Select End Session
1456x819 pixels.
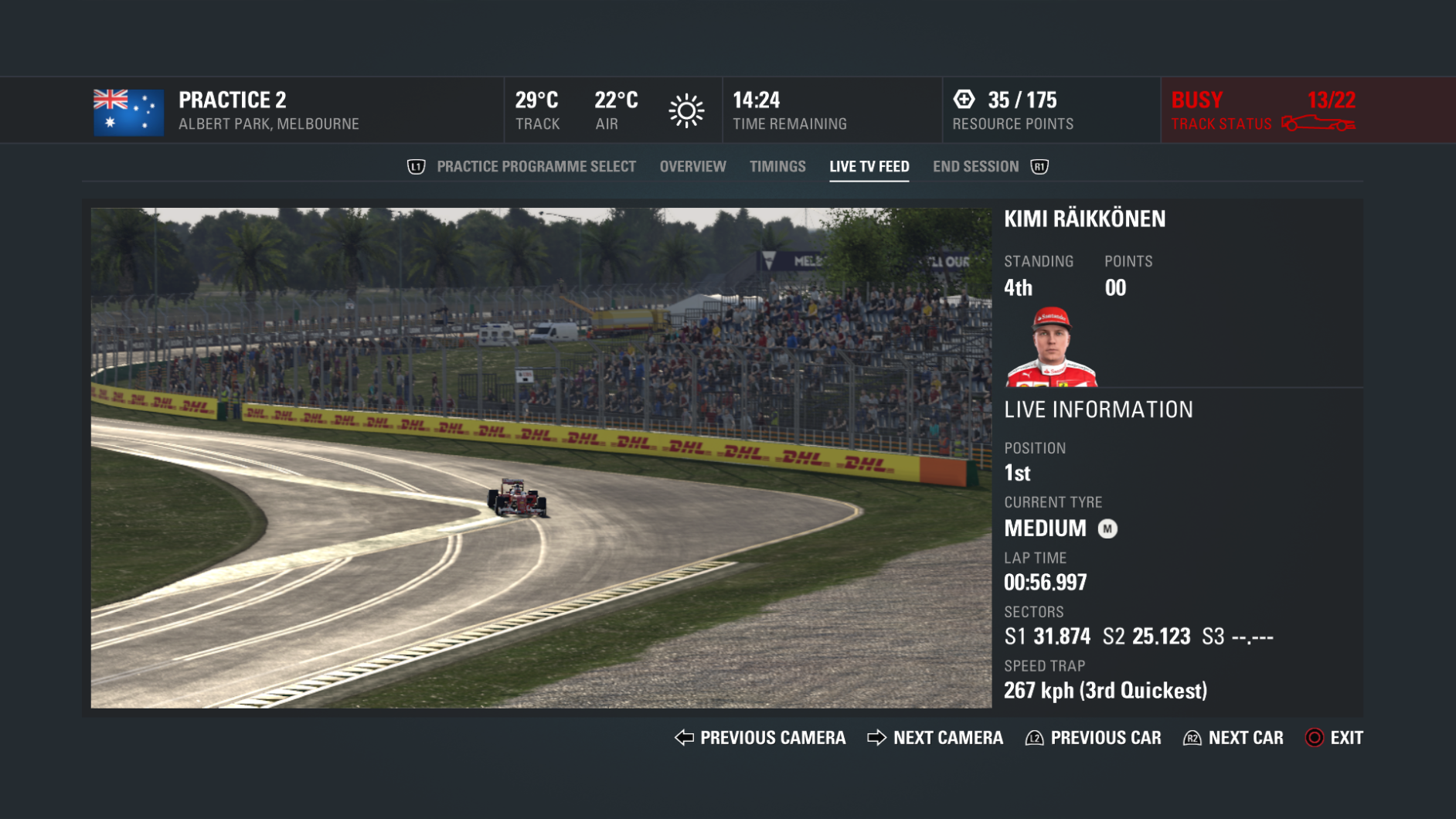click(x=975, y=165)
